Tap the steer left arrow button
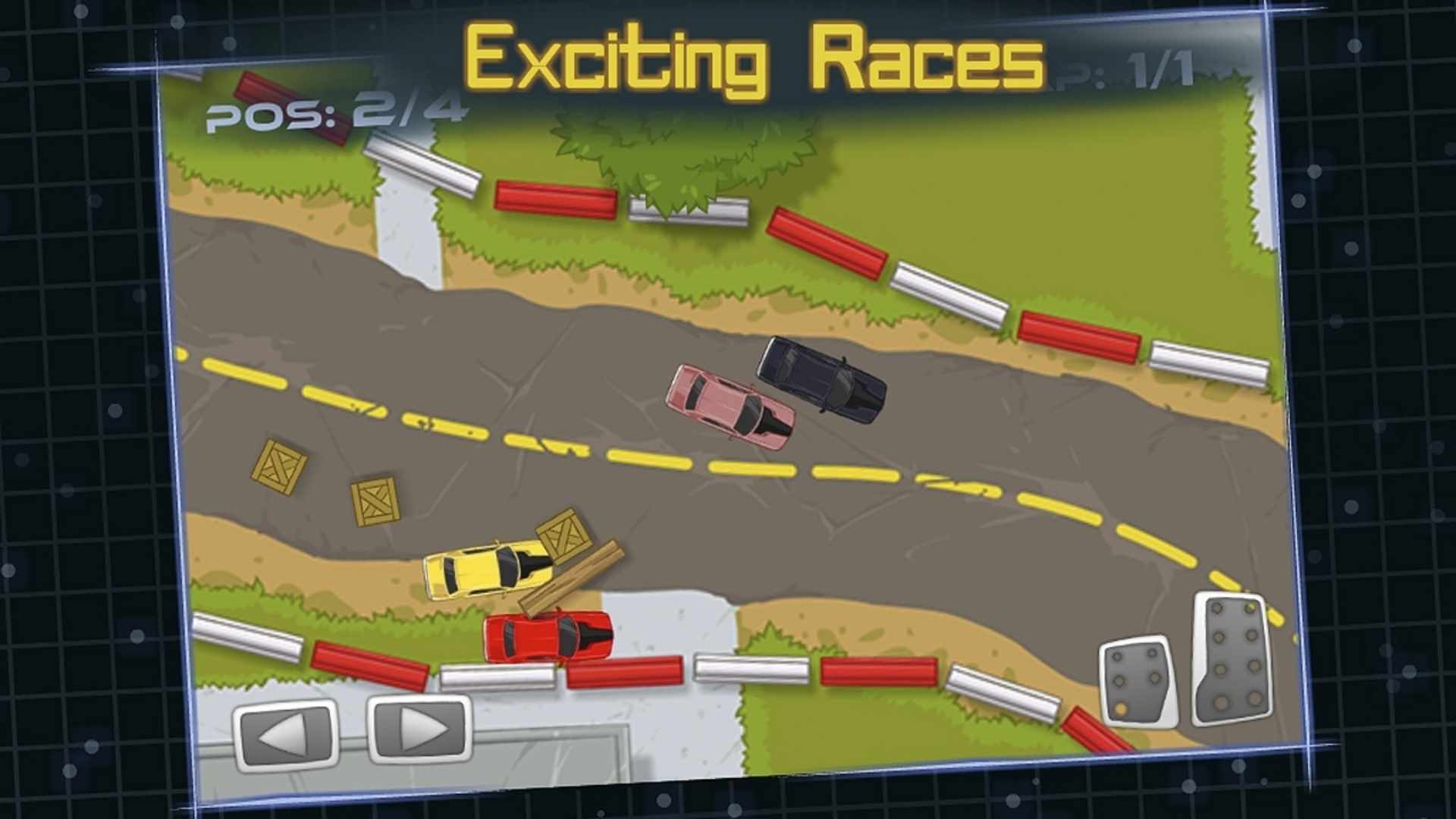 click(x=286, y=733)
